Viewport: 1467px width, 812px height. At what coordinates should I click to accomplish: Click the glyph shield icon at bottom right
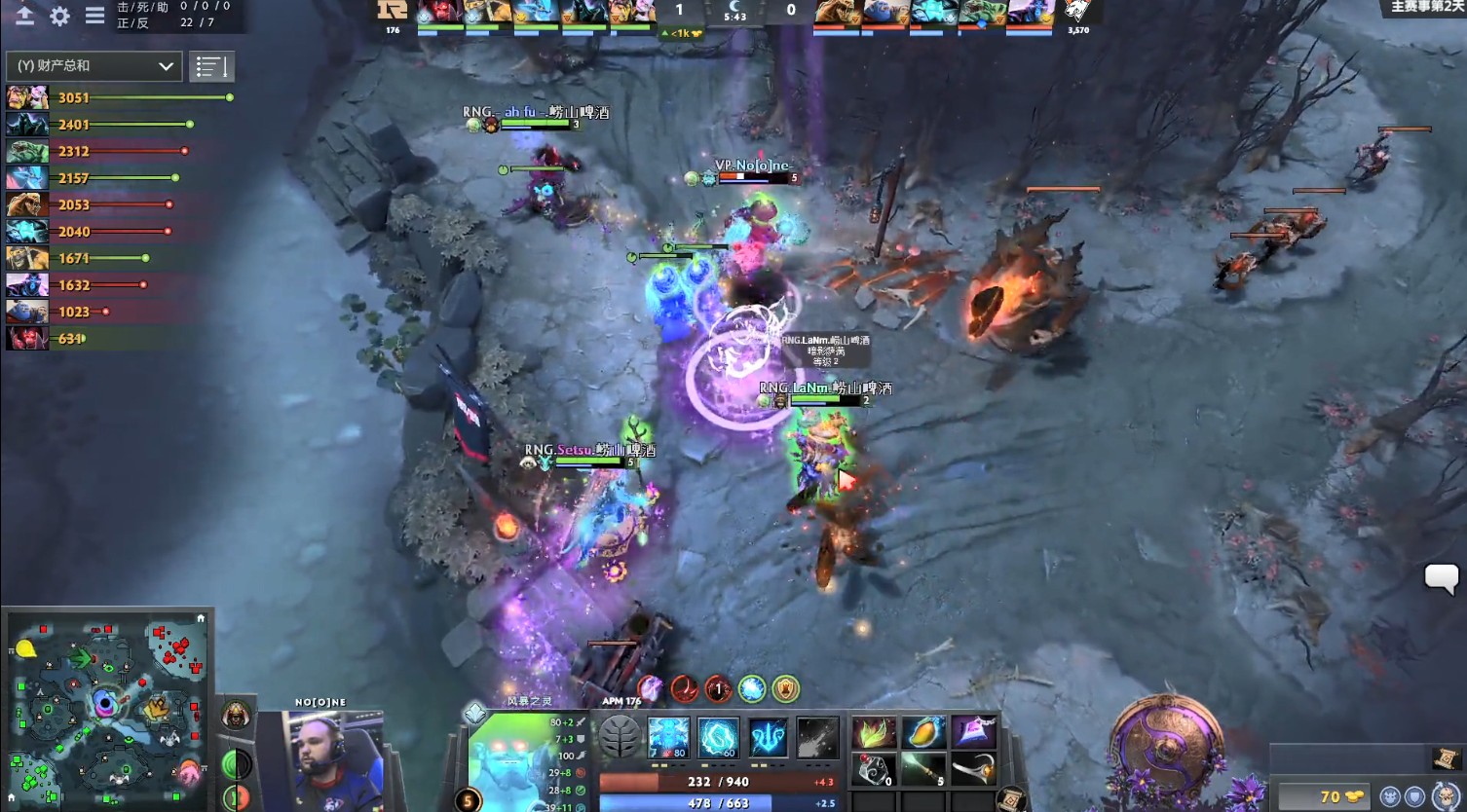pyautogui.click(x=1417, y=795)
